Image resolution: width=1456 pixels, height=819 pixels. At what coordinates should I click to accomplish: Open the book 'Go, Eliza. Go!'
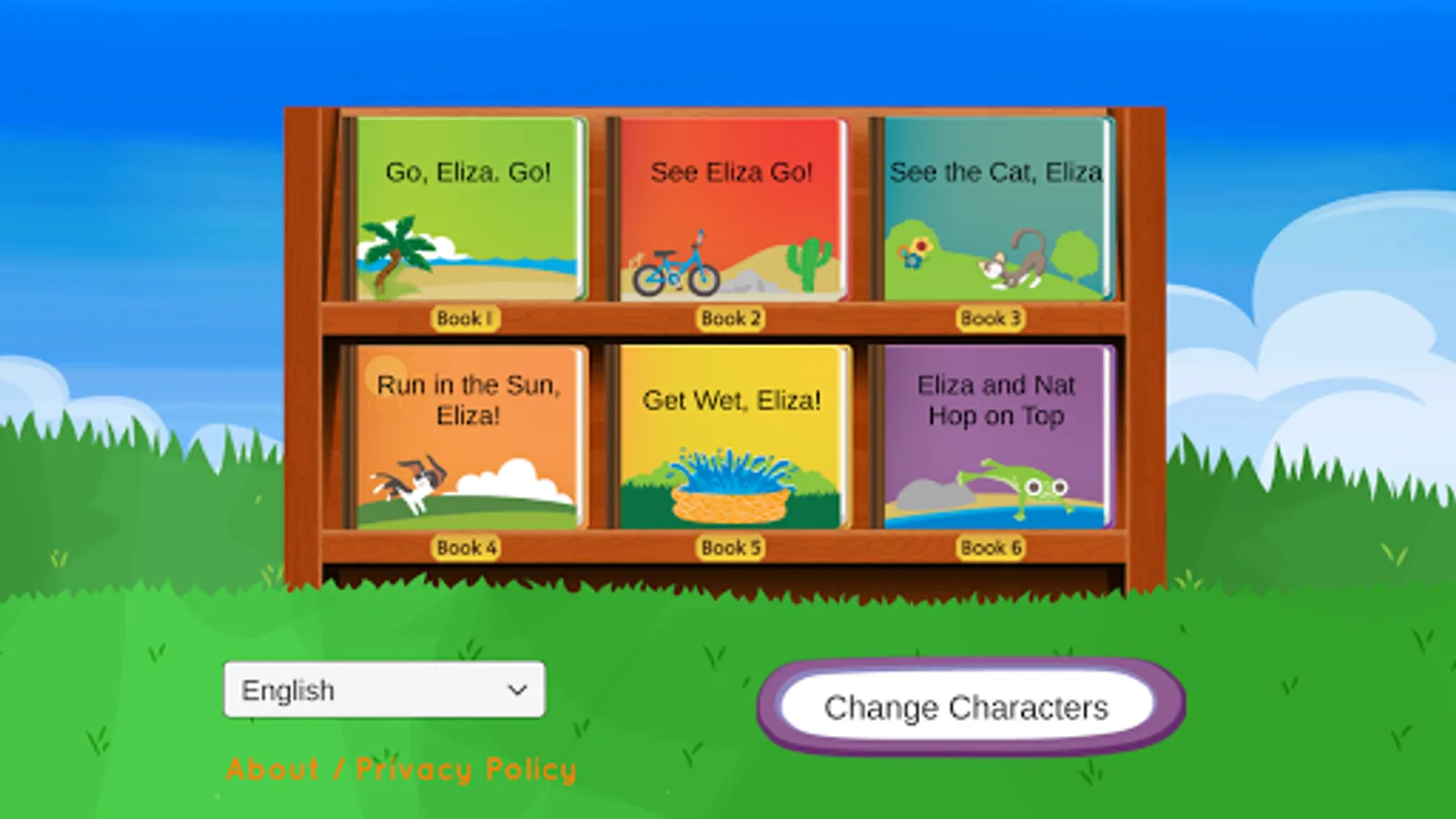click(x=467, y=209)
